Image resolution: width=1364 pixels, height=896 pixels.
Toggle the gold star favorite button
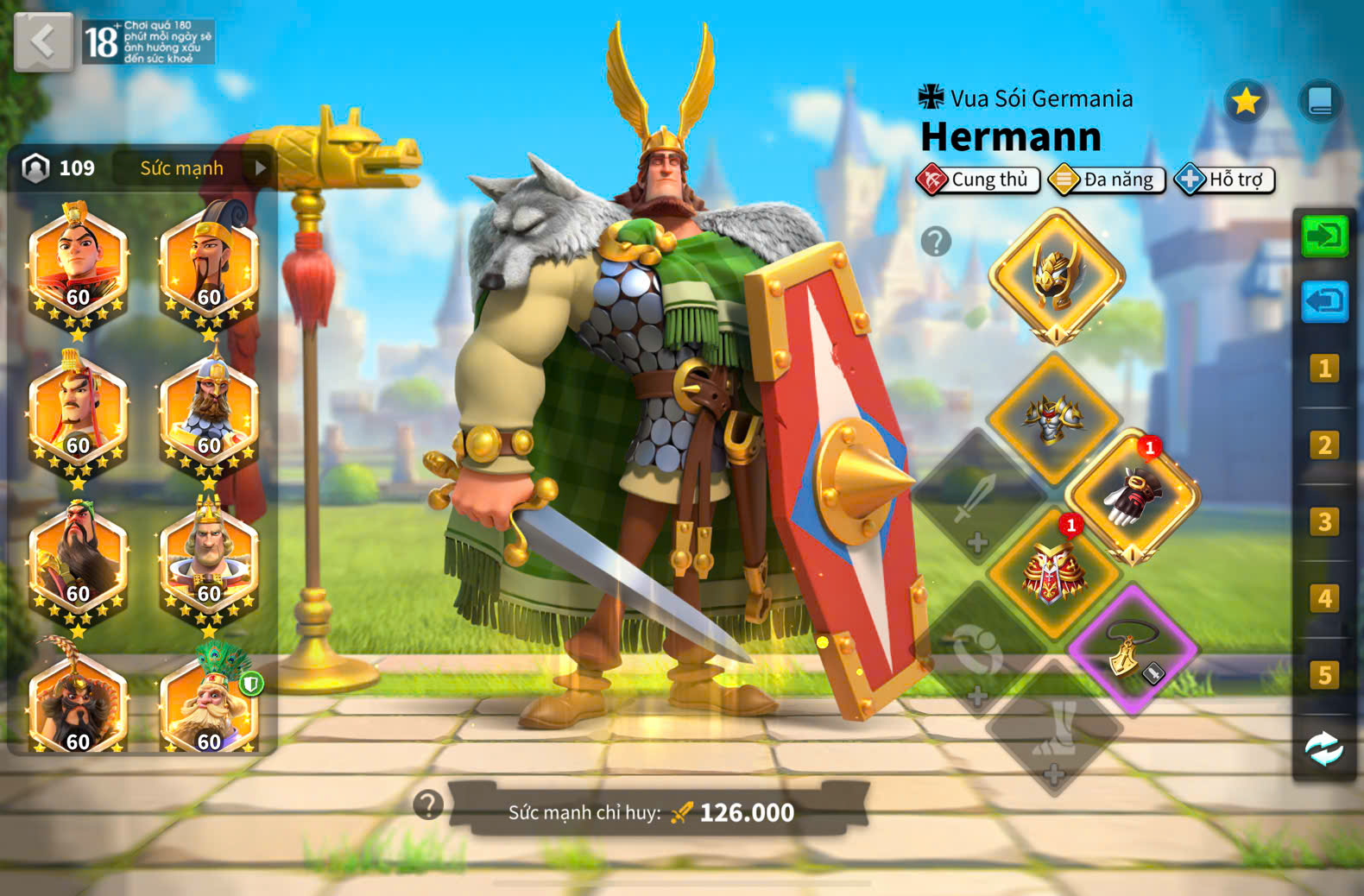[x=1246, y=102]
